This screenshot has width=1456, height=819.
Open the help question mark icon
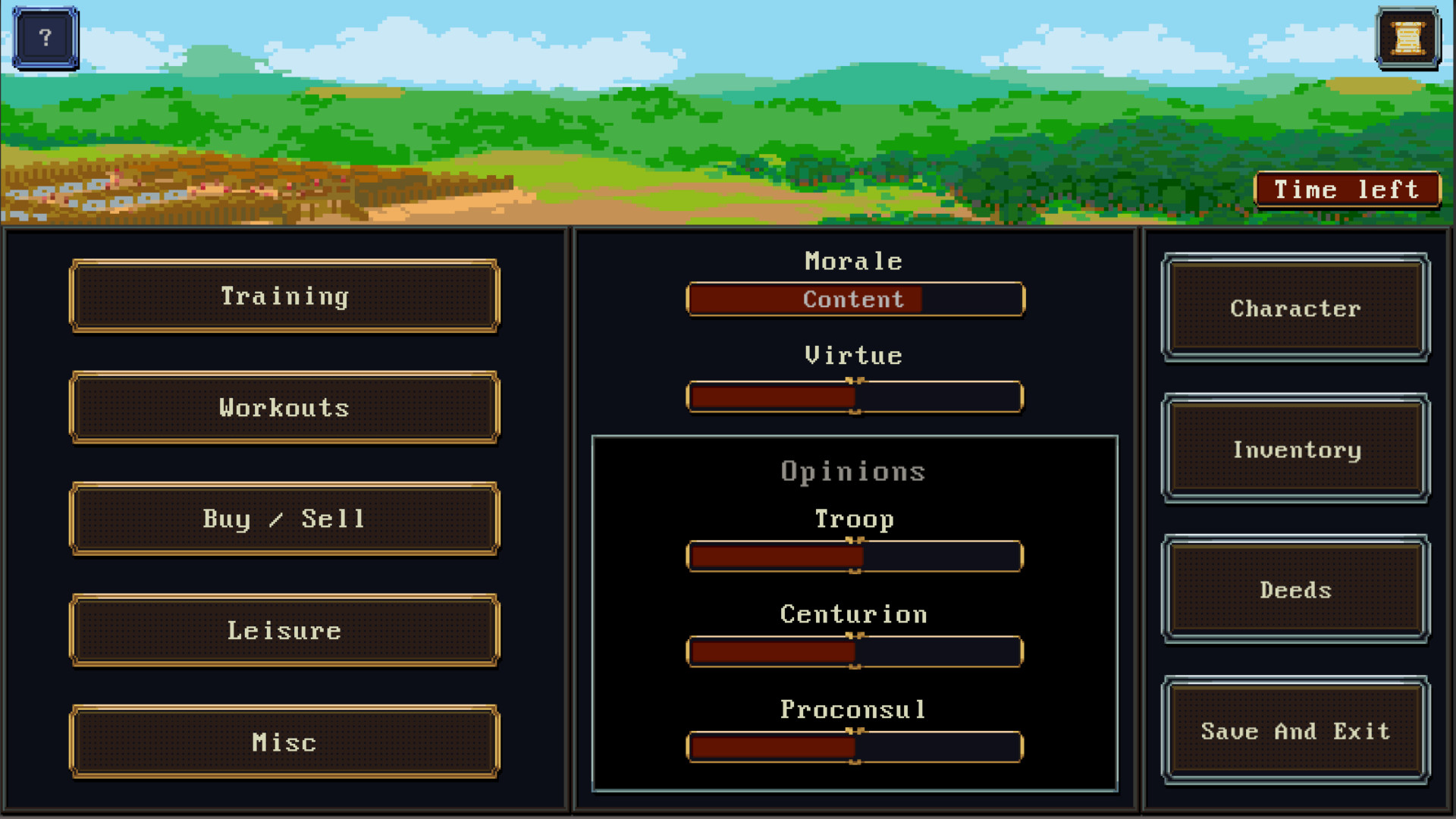tap(44, 36)
